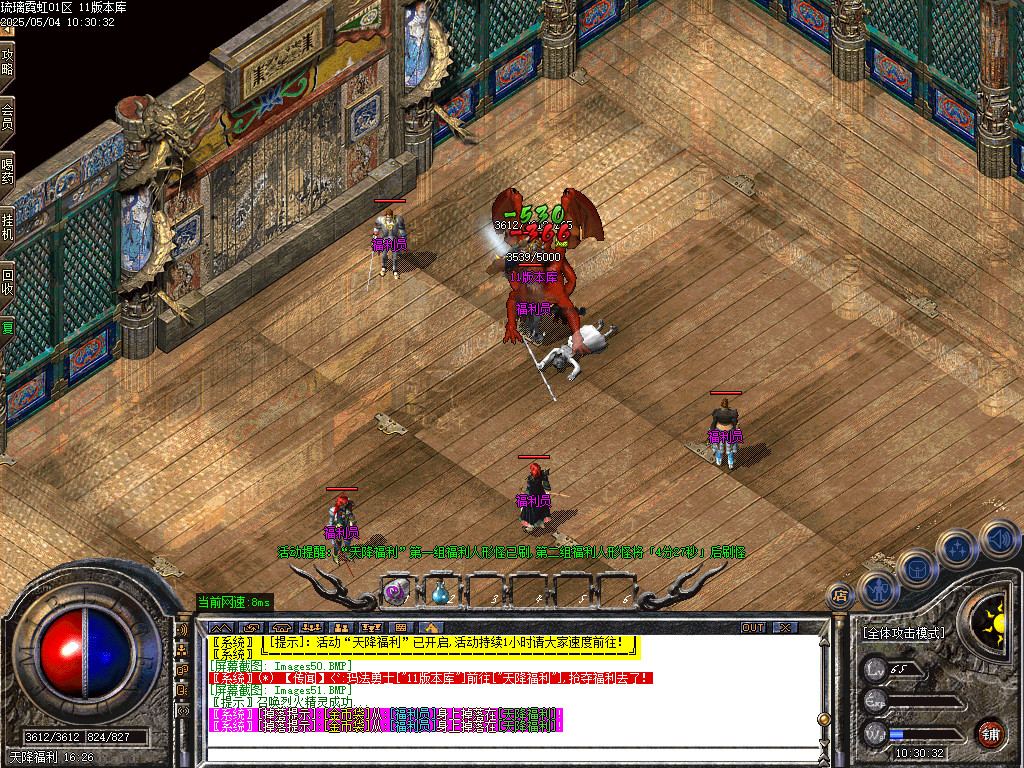This screenshot has width=1024, height=768.
Task: Open the orange 店 shop button
Action: (x=840, y=596)
